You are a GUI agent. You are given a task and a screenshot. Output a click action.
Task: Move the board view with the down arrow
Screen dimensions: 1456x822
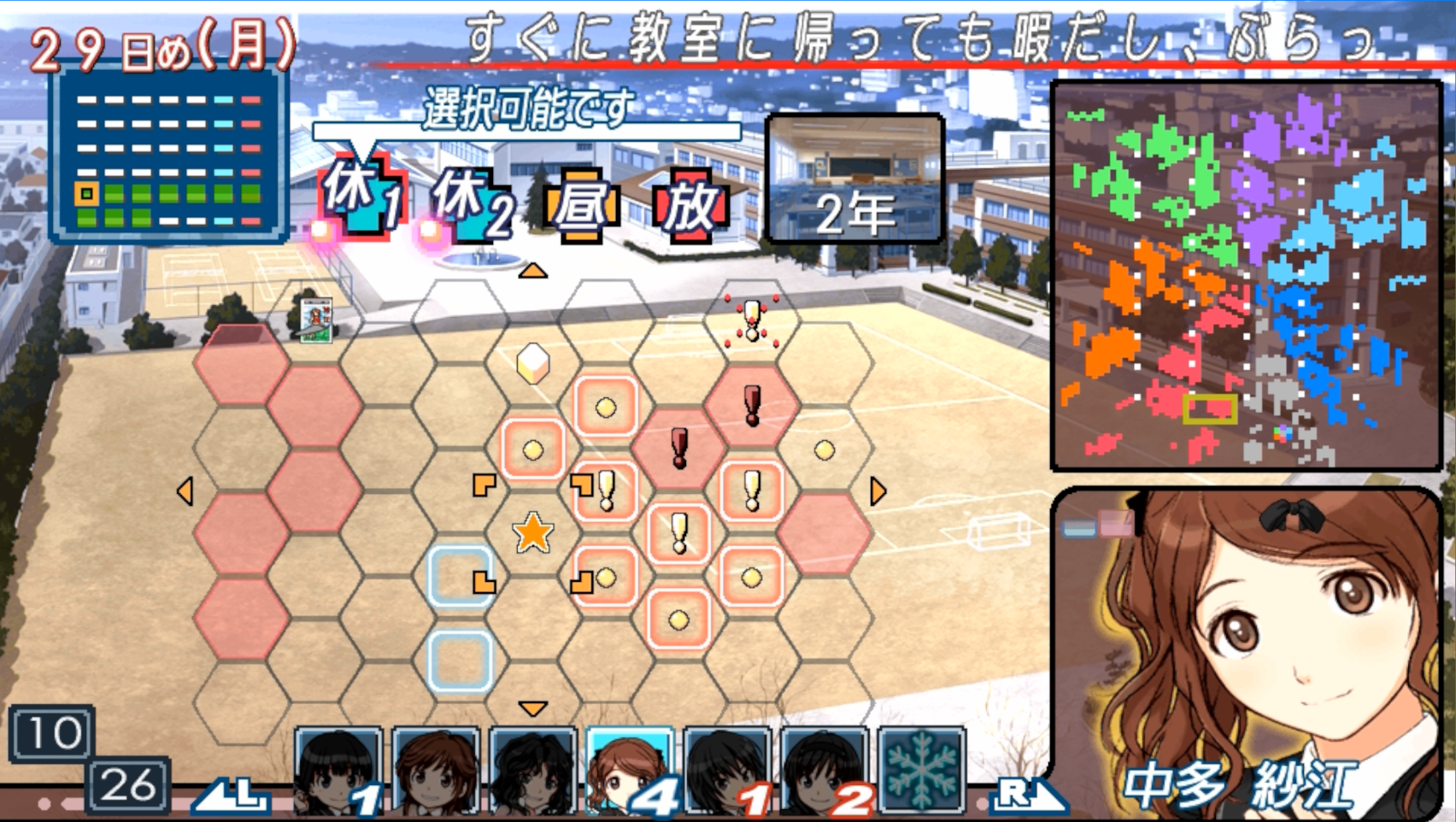click(532, 708)
